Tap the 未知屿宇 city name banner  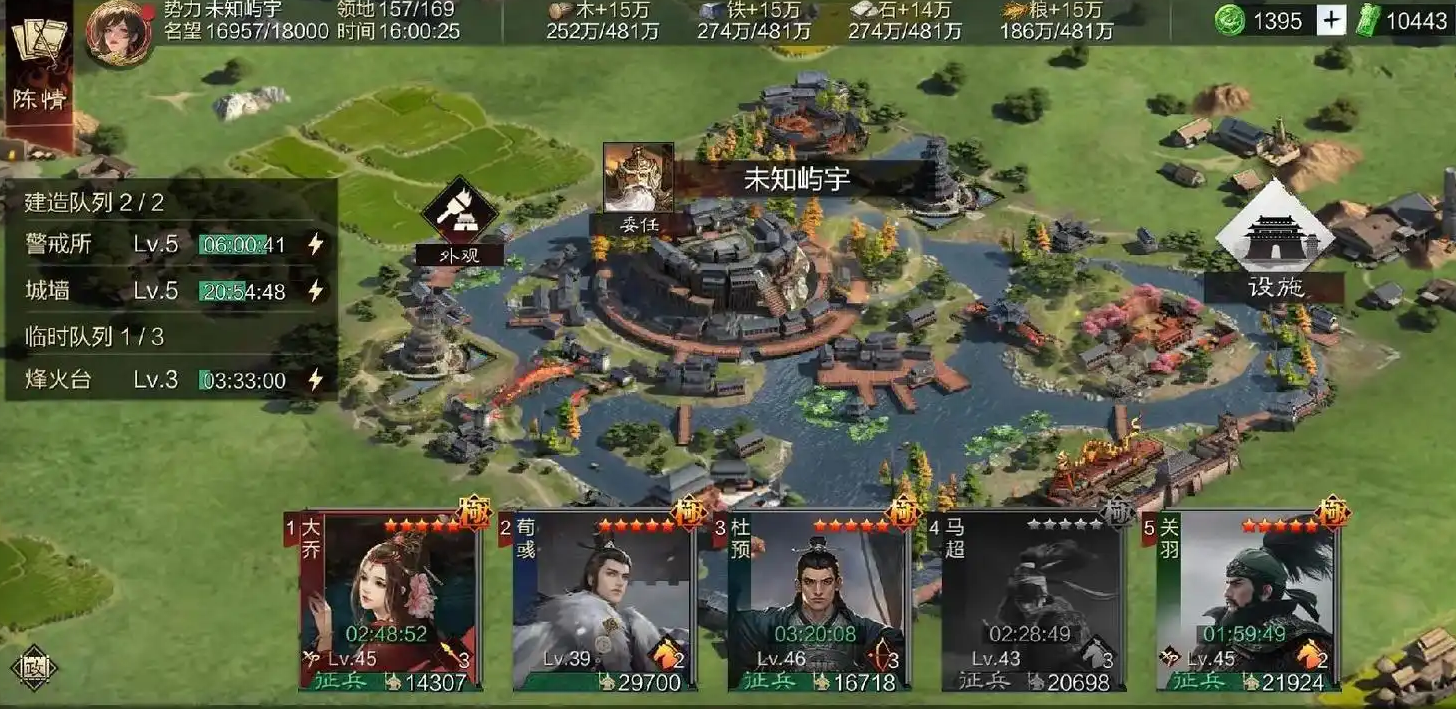(x=795, y=180)
